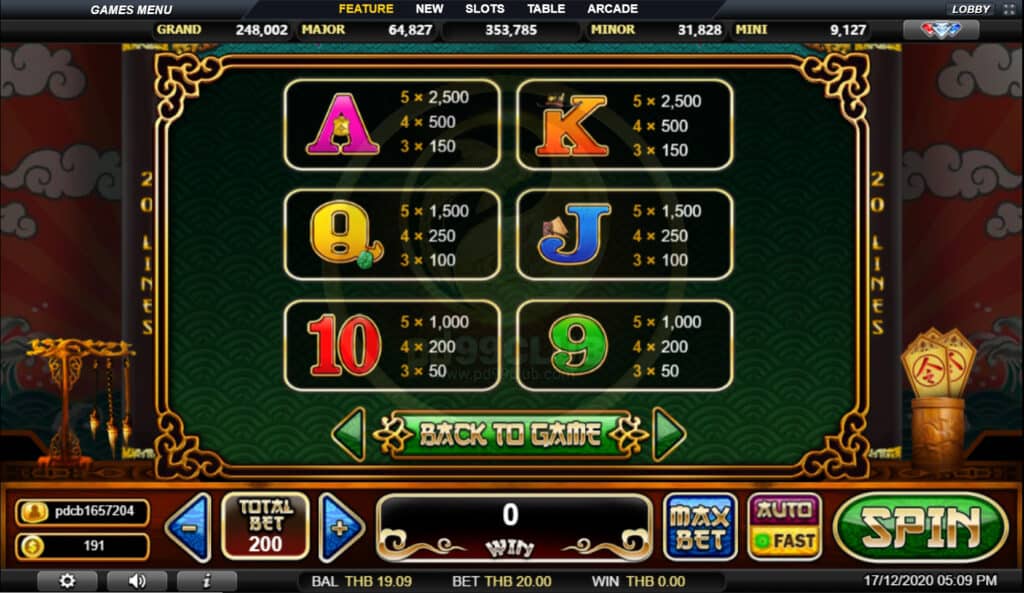Image resolution: width=1024 pixels, height=593 pixels.
Task: Toggle the AUTO FAST spin option
Action: click(x=784, y=526)
